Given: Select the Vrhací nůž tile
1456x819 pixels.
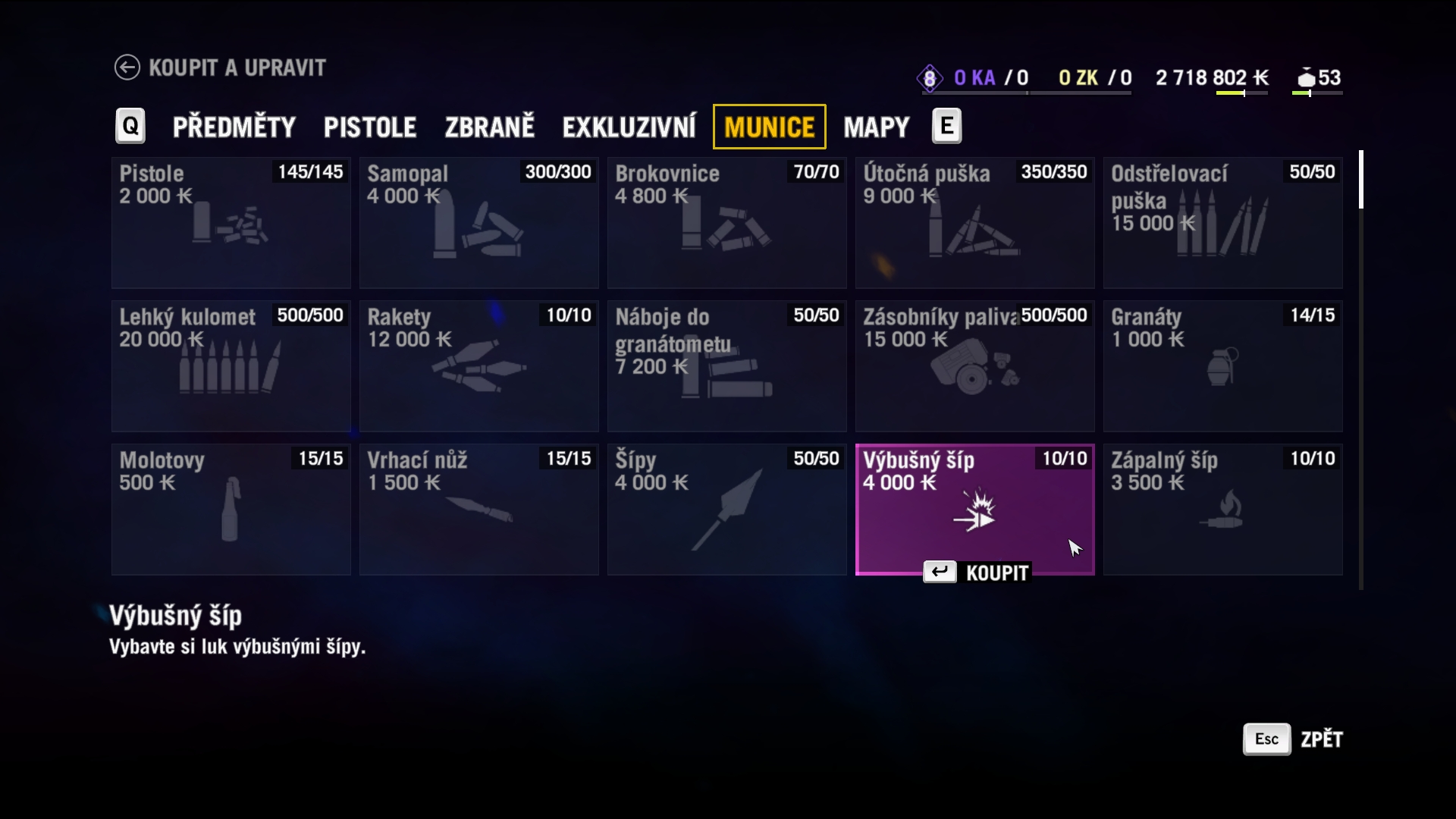Looking at the screenshot, I should [x=479, y=509].
